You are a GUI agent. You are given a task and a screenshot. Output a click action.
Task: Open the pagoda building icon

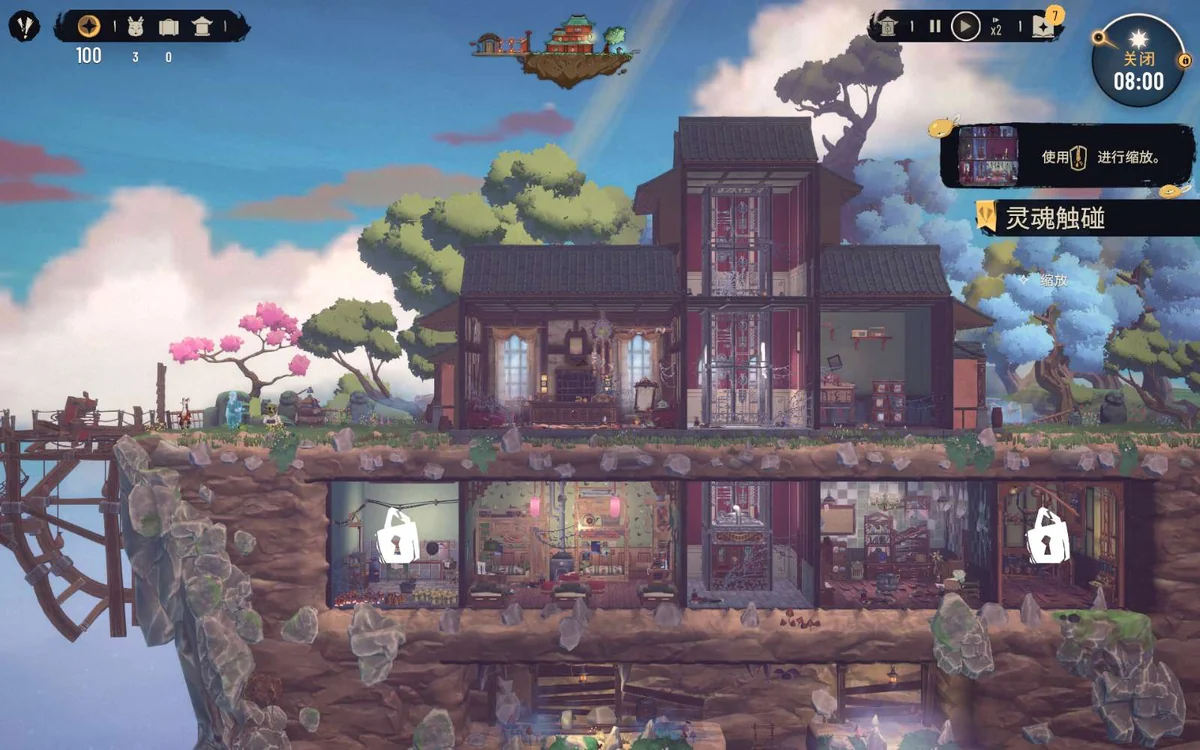click(202, 27)
